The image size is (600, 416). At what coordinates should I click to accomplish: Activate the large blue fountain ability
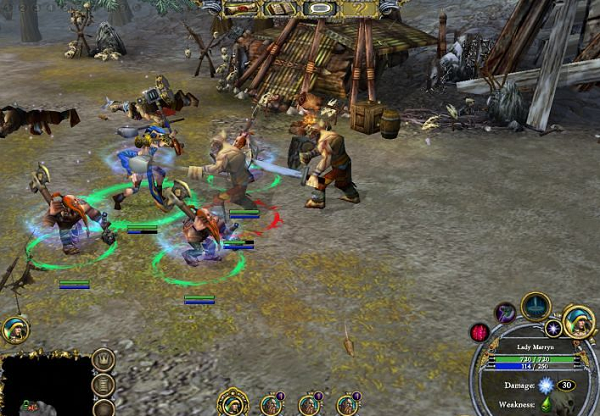(536, 305)
